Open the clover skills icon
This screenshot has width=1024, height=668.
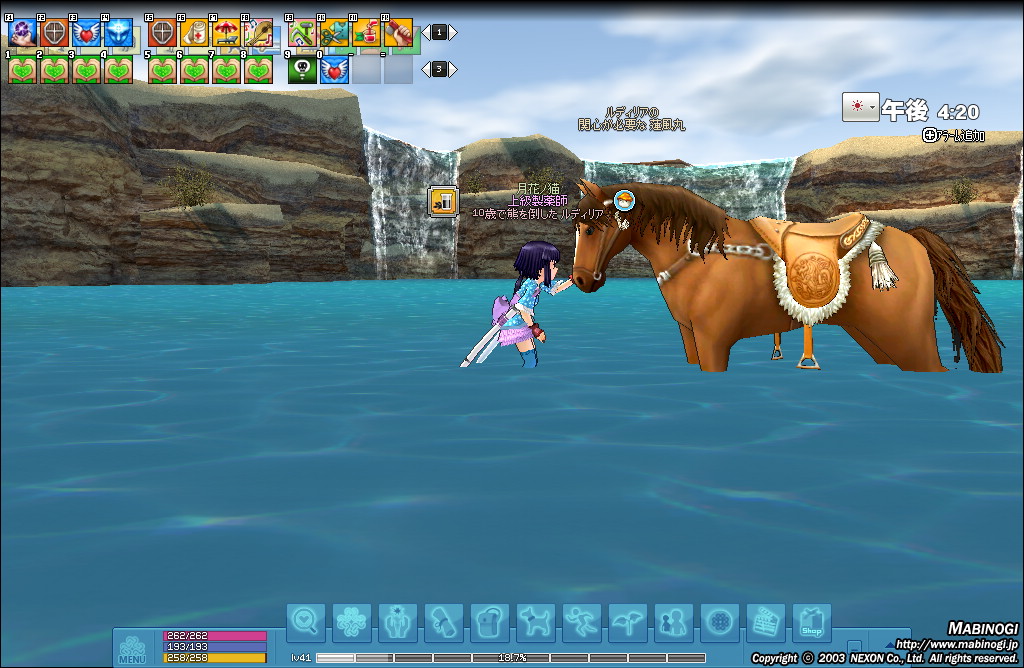click(352, 623)
